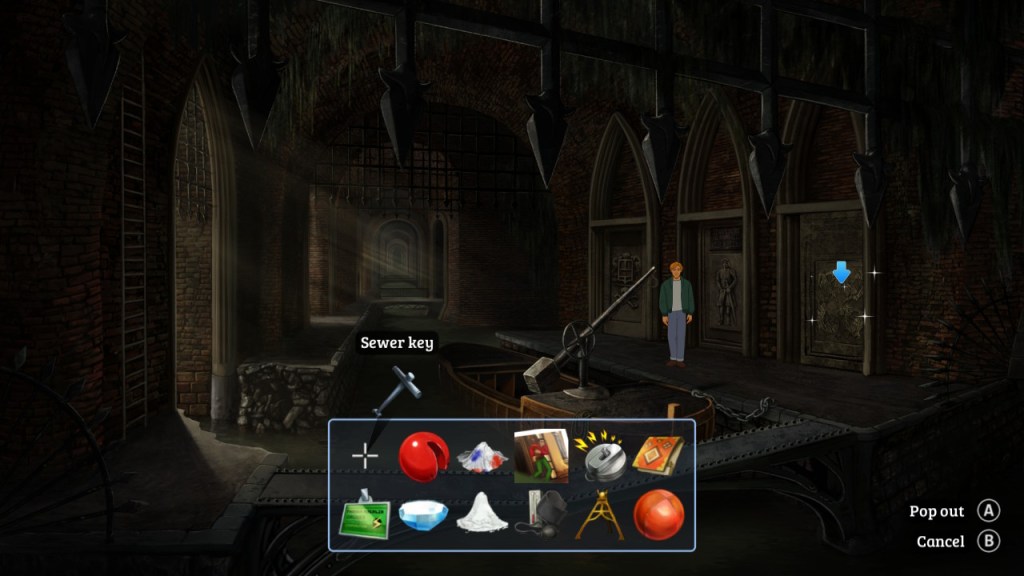
Task: Select the electric hand buzzer item
Action: (599, 456)
